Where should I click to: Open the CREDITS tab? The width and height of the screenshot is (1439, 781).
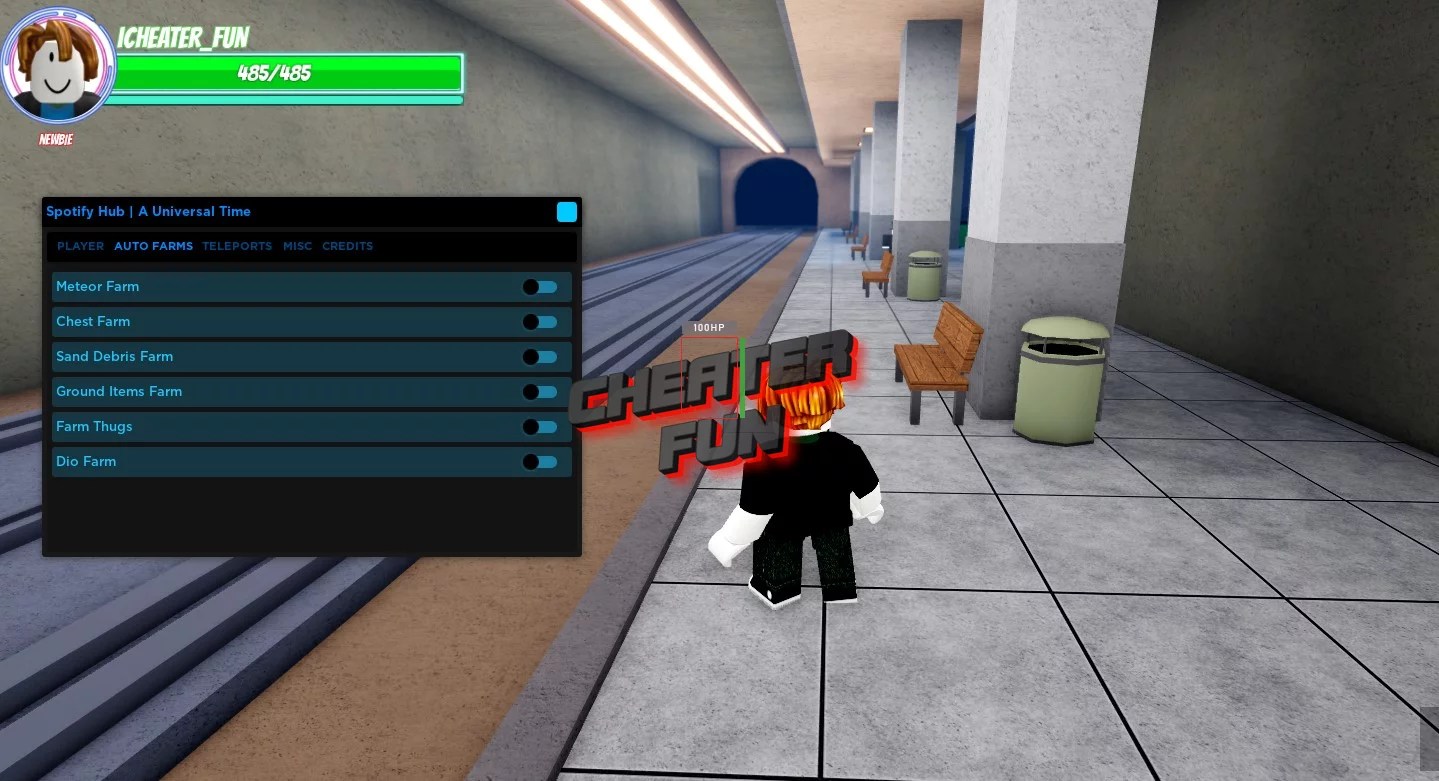[x=347, y=246]
